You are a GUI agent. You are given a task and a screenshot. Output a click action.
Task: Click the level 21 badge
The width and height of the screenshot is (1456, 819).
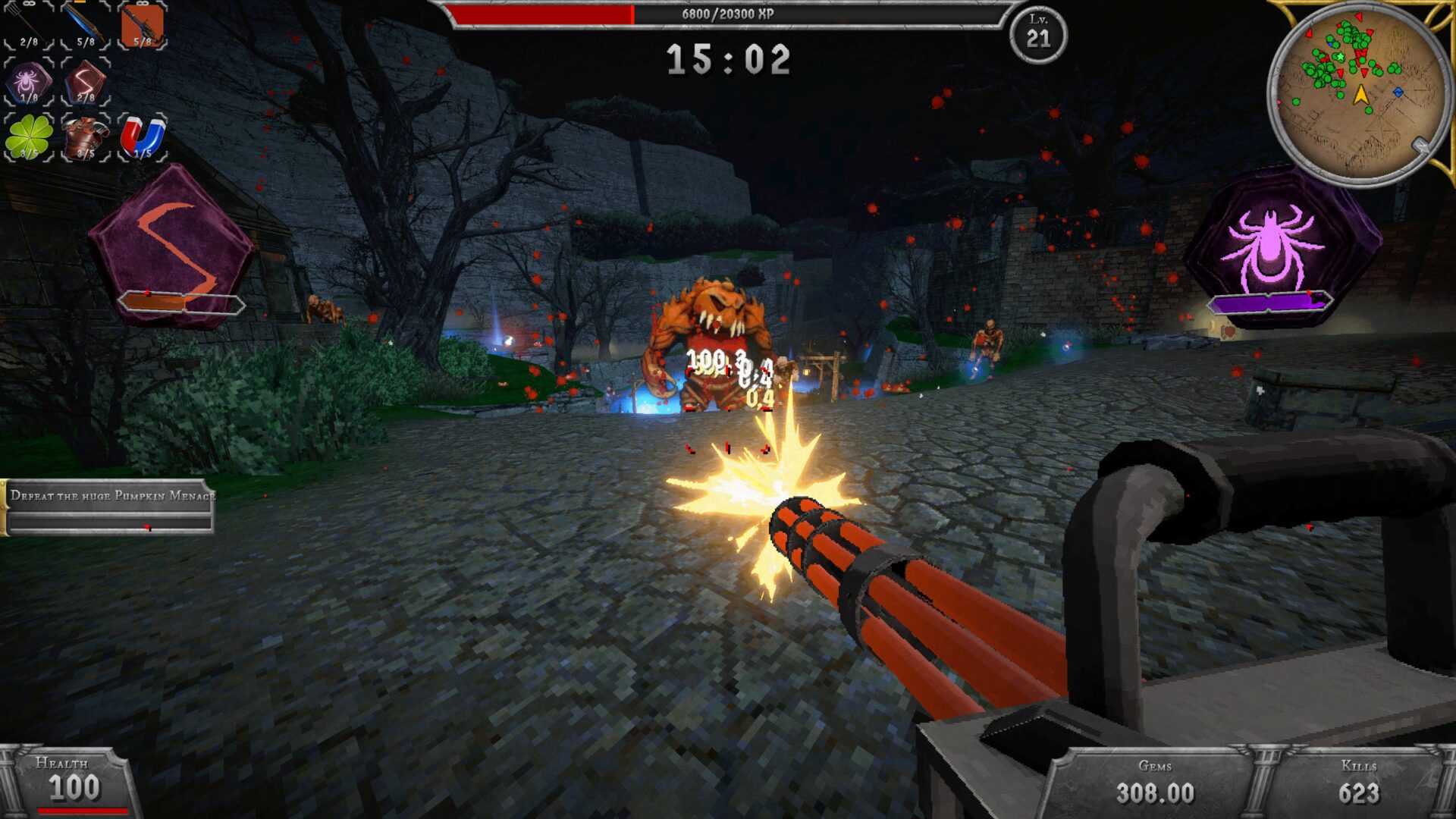[x=1038, y=34]
